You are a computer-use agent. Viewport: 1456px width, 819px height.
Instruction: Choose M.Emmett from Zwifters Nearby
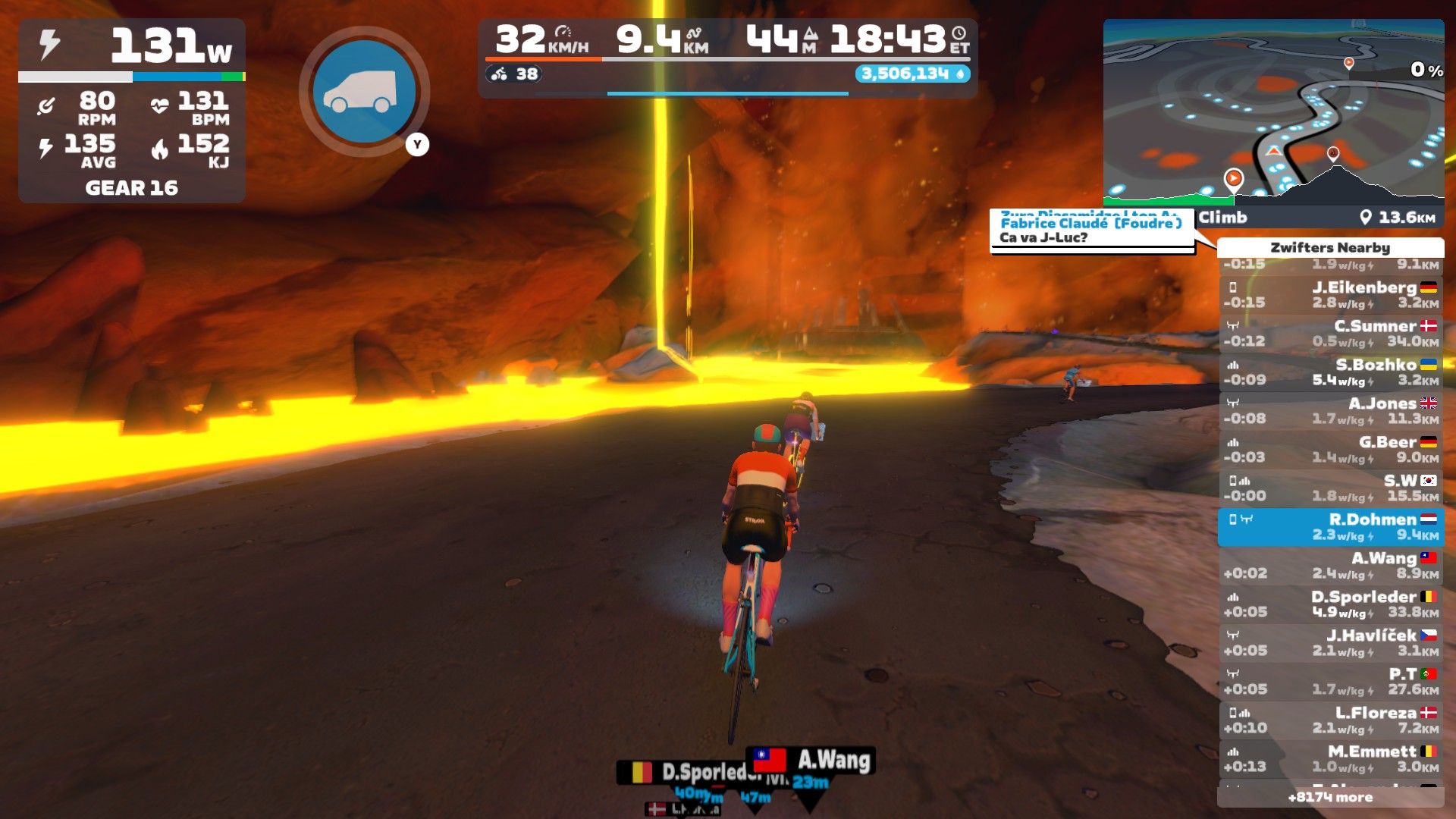[1330, 759]
